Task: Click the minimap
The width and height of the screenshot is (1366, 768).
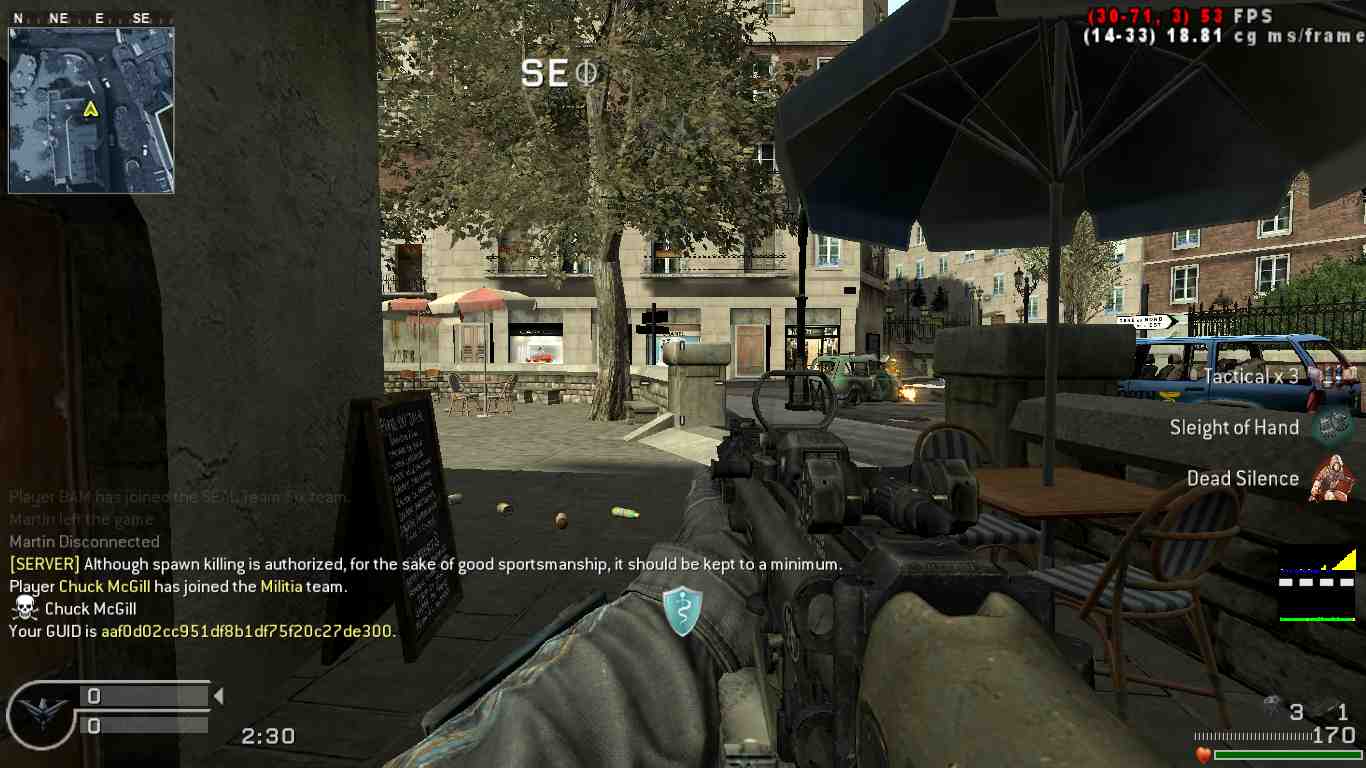Action: coord(91,110)
